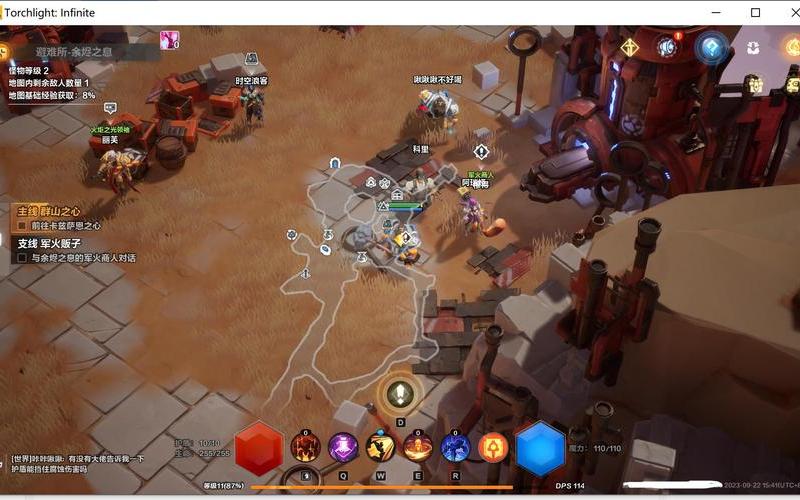This screenshot has width=800, height=500.
Task: Open the blue glowing question-mark icon
Action: [x=712, y=47]
